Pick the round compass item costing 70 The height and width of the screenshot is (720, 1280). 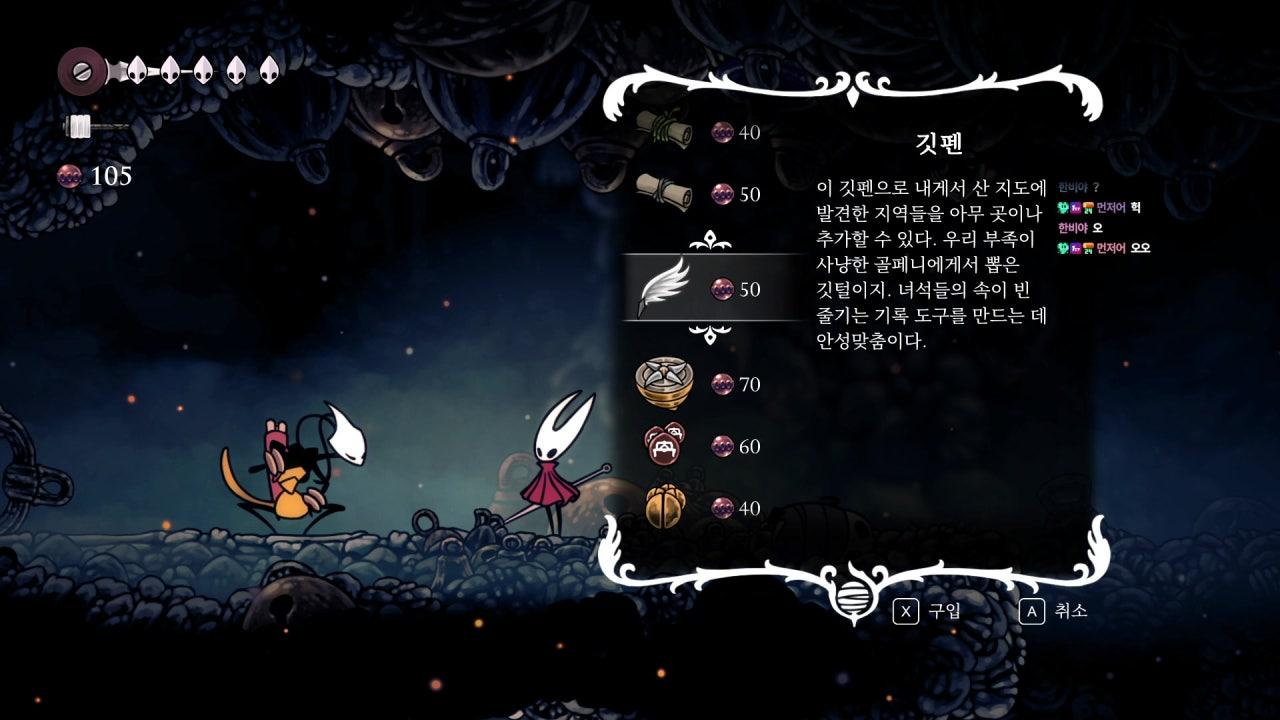point(664,382)
